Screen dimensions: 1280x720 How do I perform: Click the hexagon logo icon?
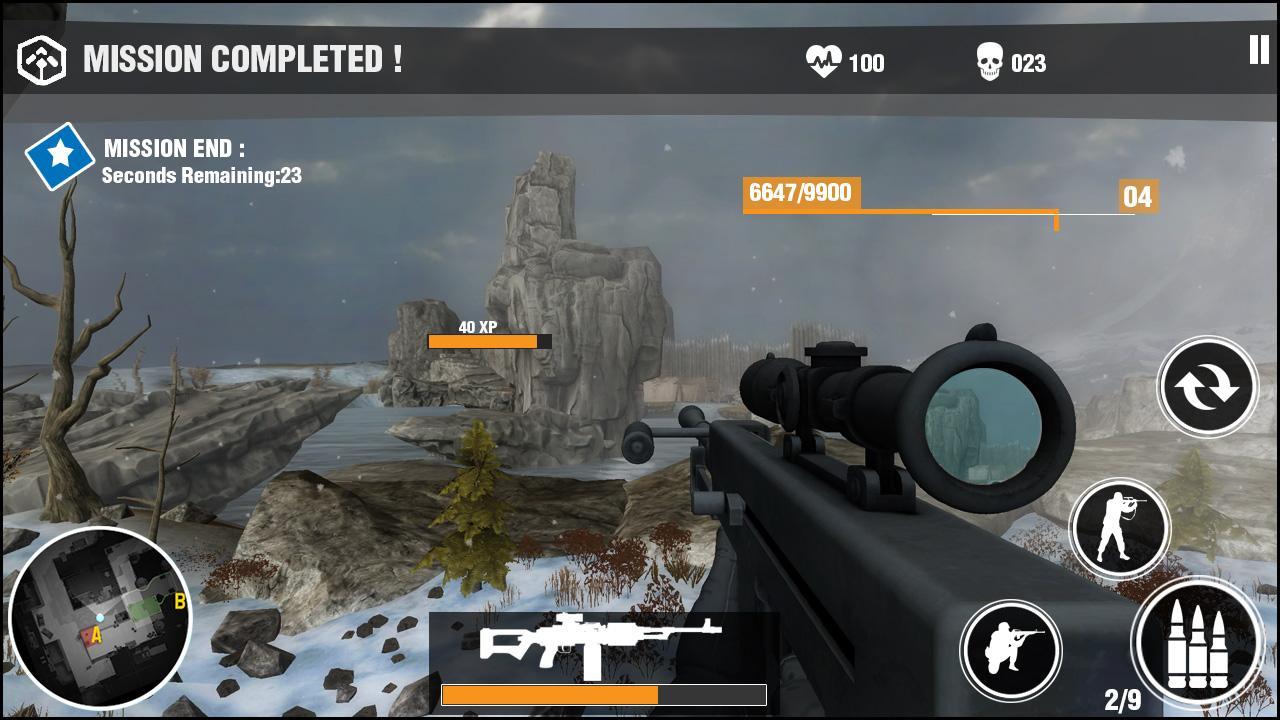42,60
